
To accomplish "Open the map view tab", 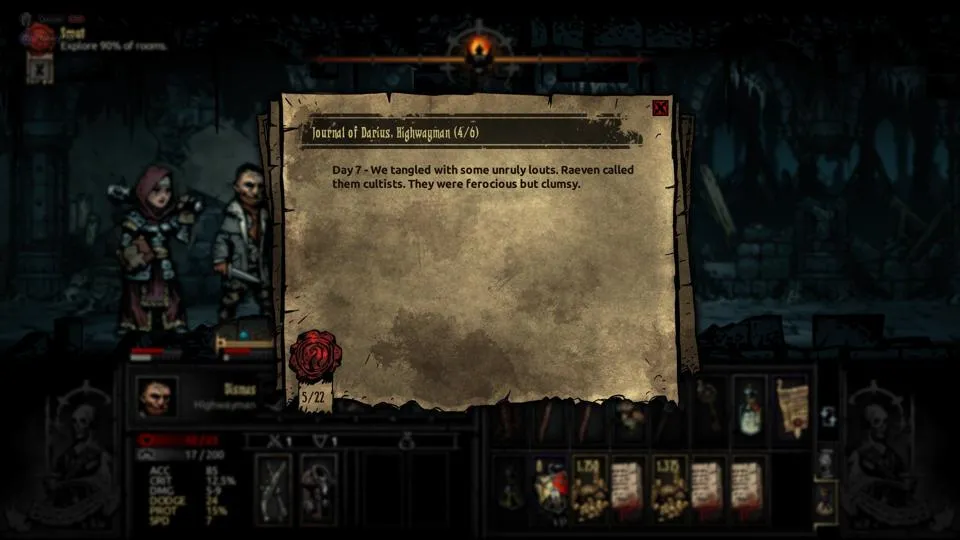I will tap(826, 463).
